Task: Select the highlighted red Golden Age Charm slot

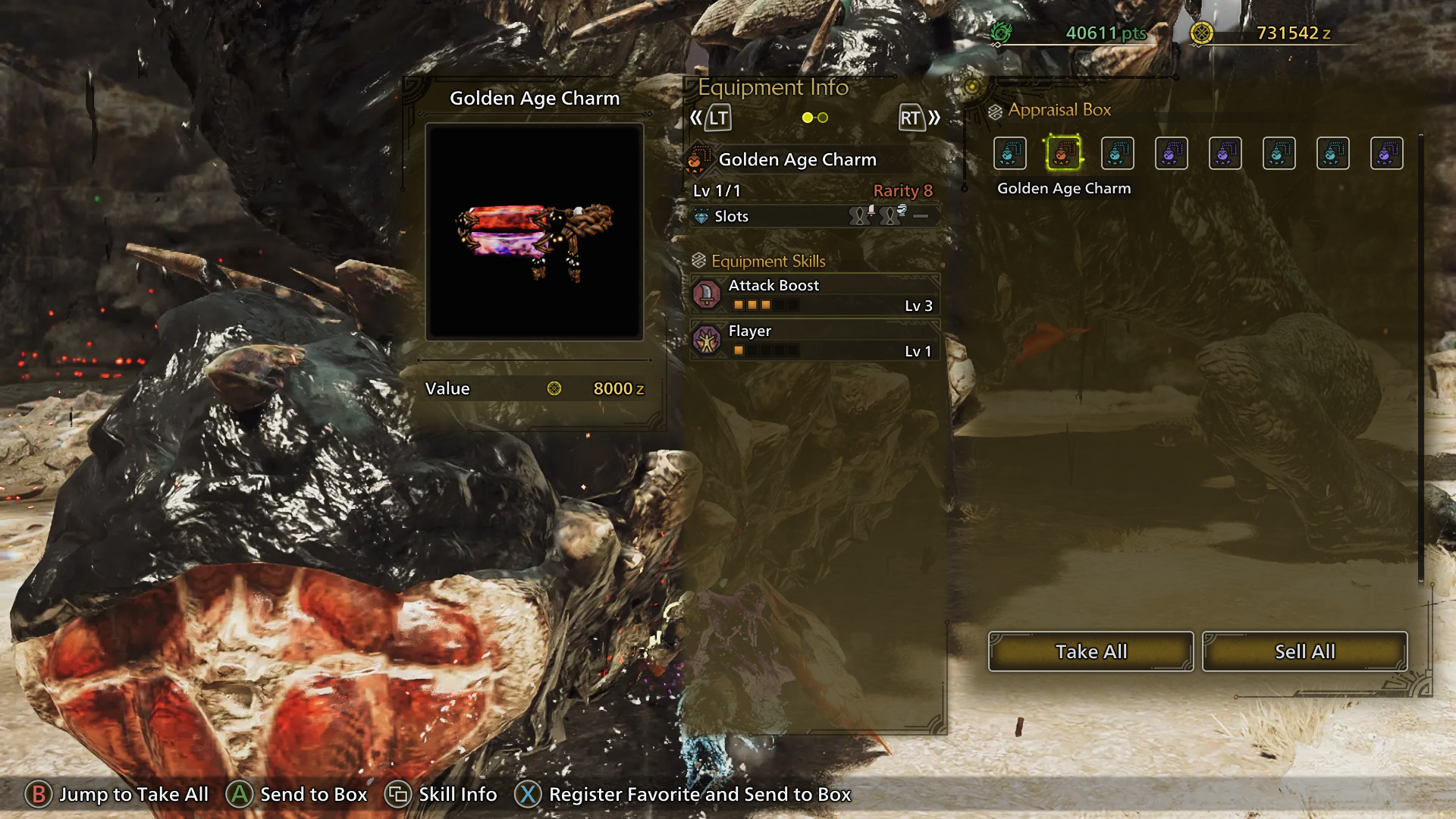Action: (x=1063, y=153)
